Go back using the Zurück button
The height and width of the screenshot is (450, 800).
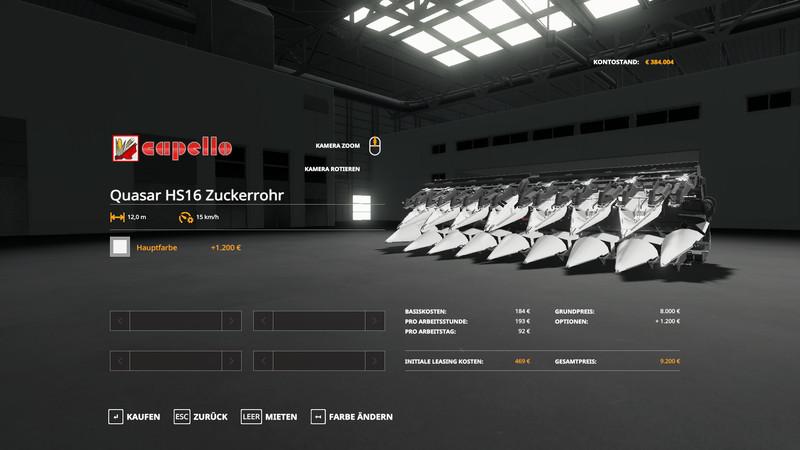[201, 416]
